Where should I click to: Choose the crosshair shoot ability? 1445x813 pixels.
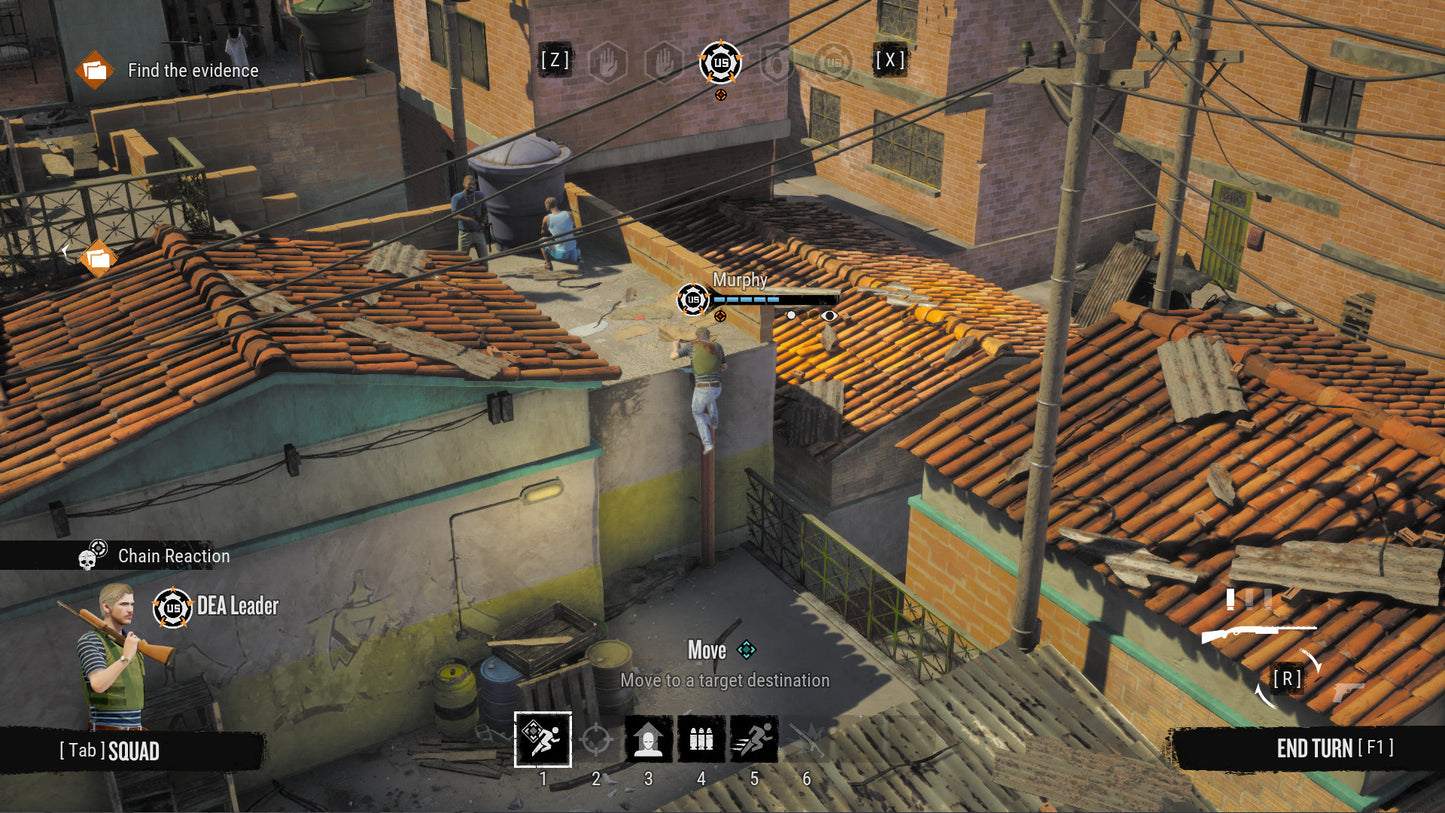(x=596, y=740)
